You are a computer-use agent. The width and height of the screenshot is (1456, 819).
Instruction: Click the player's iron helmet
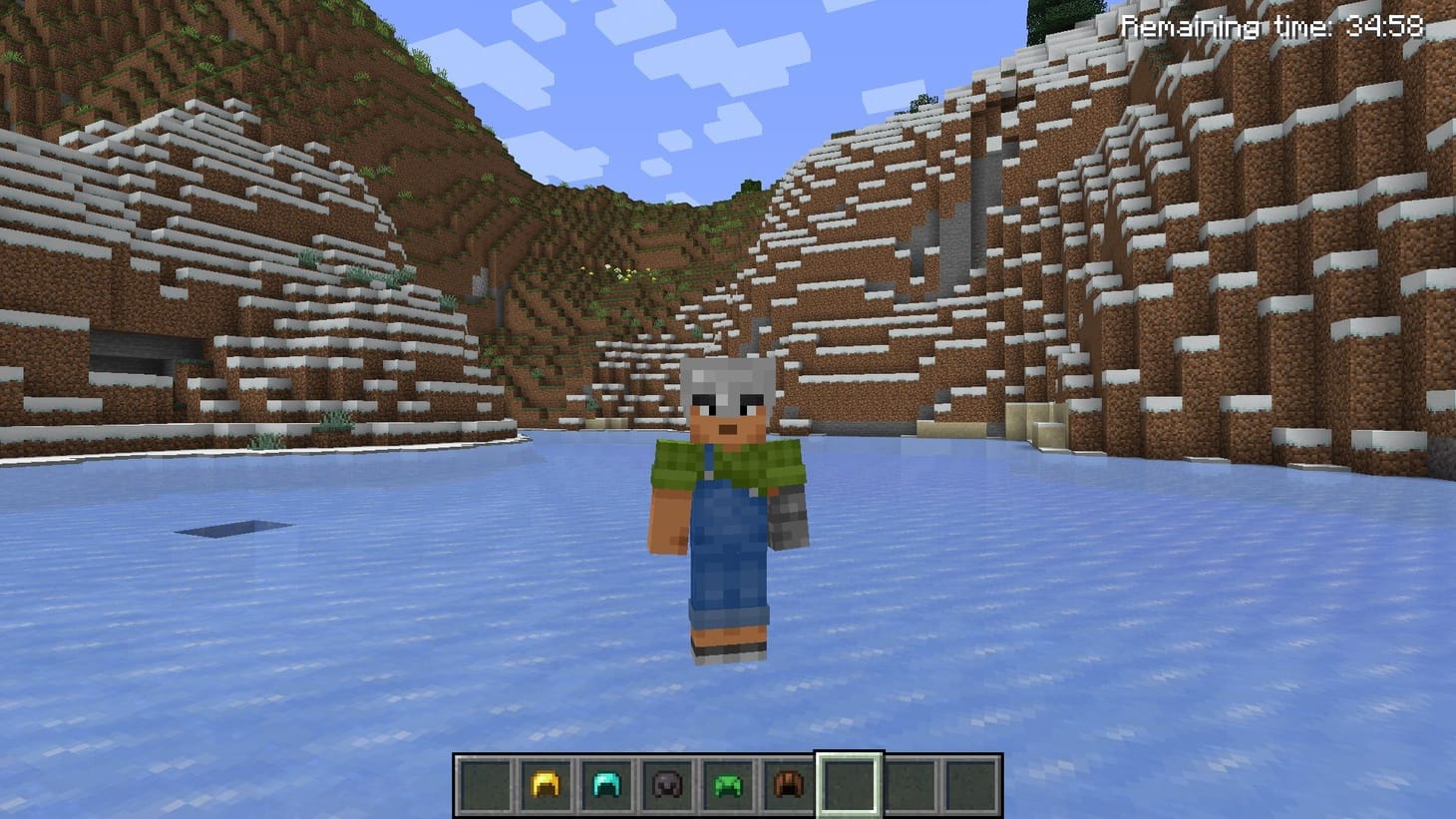pyautogui.click(x=725, y=384)
